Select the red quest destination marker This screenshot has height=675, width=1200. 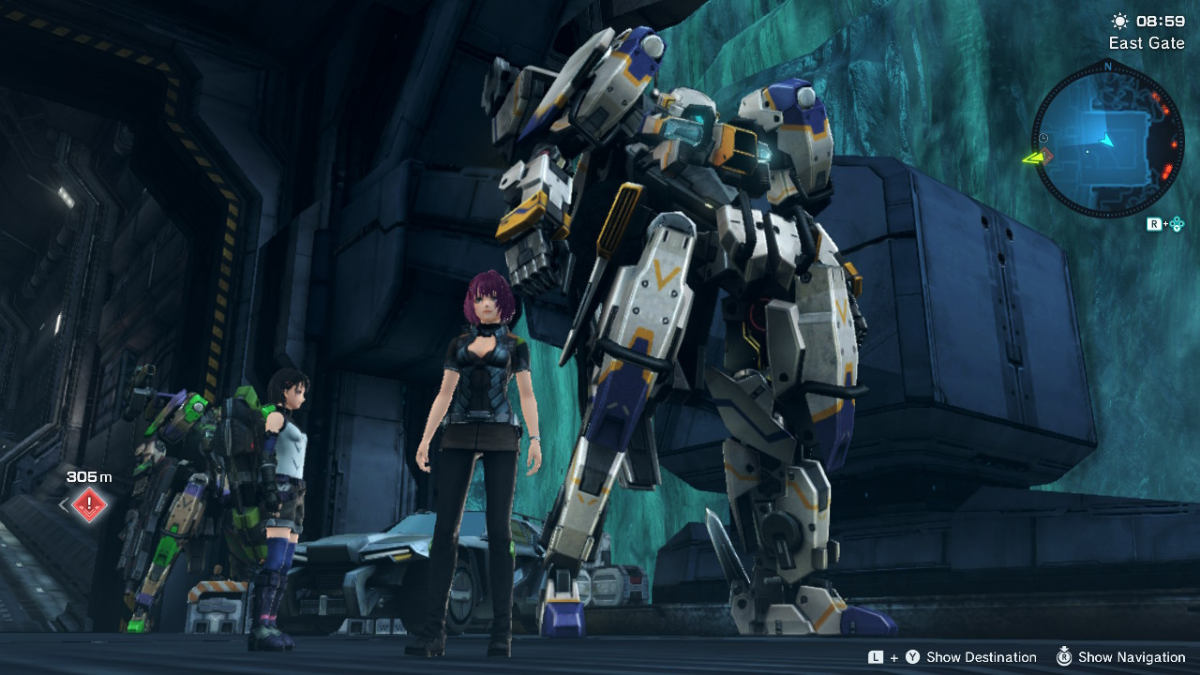[x=89, y=503]
